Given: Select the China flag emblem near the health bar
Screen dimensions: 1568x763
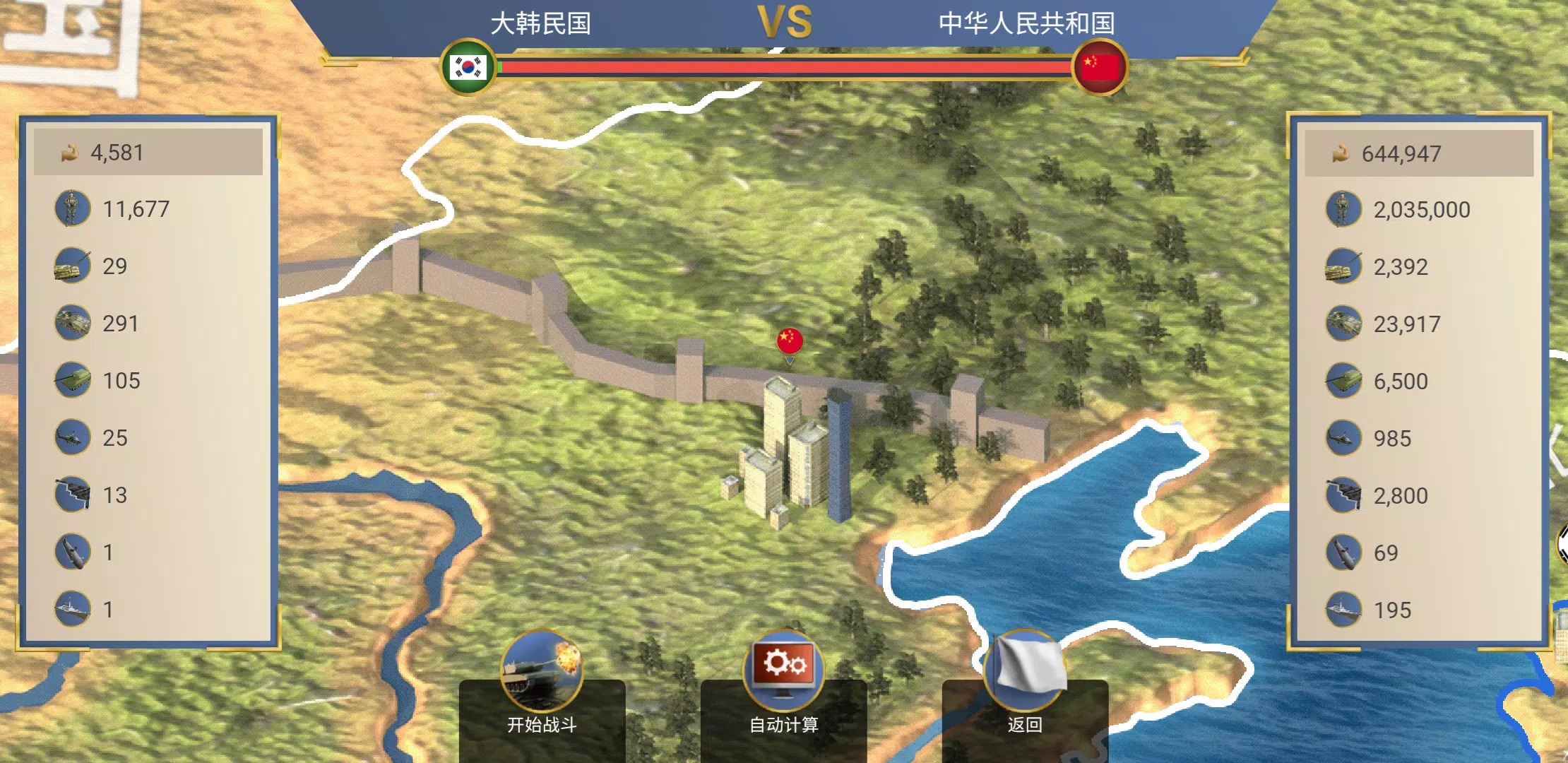Looking at the screenshot, I should [x=1099, y=66].
